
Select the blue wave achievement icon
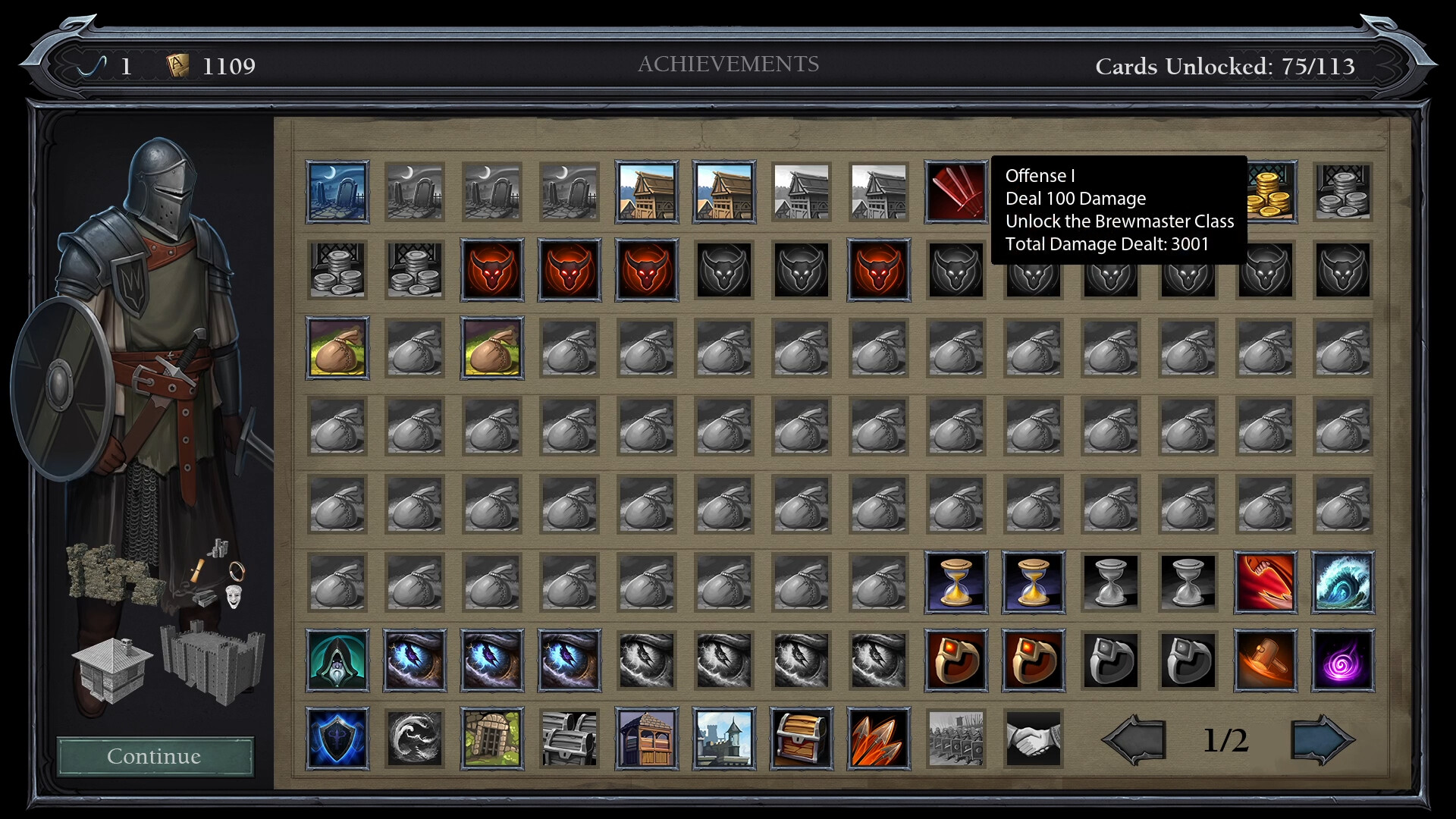tap(1343, 582)
